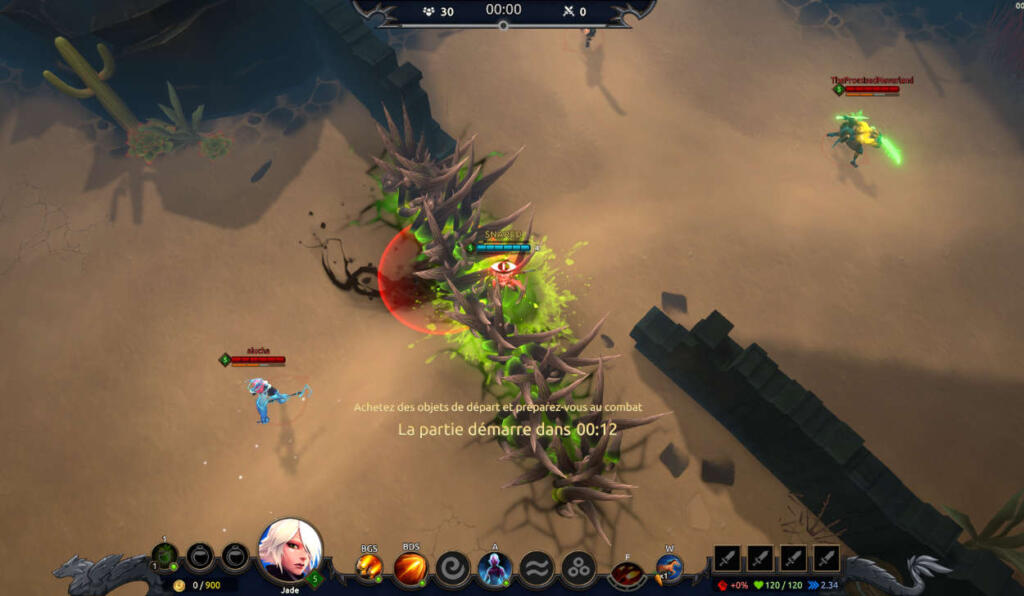Click Jade's character portrait
Viewport: 1024px width, 596px height.
pyautogui.click(x=290, y=550)
